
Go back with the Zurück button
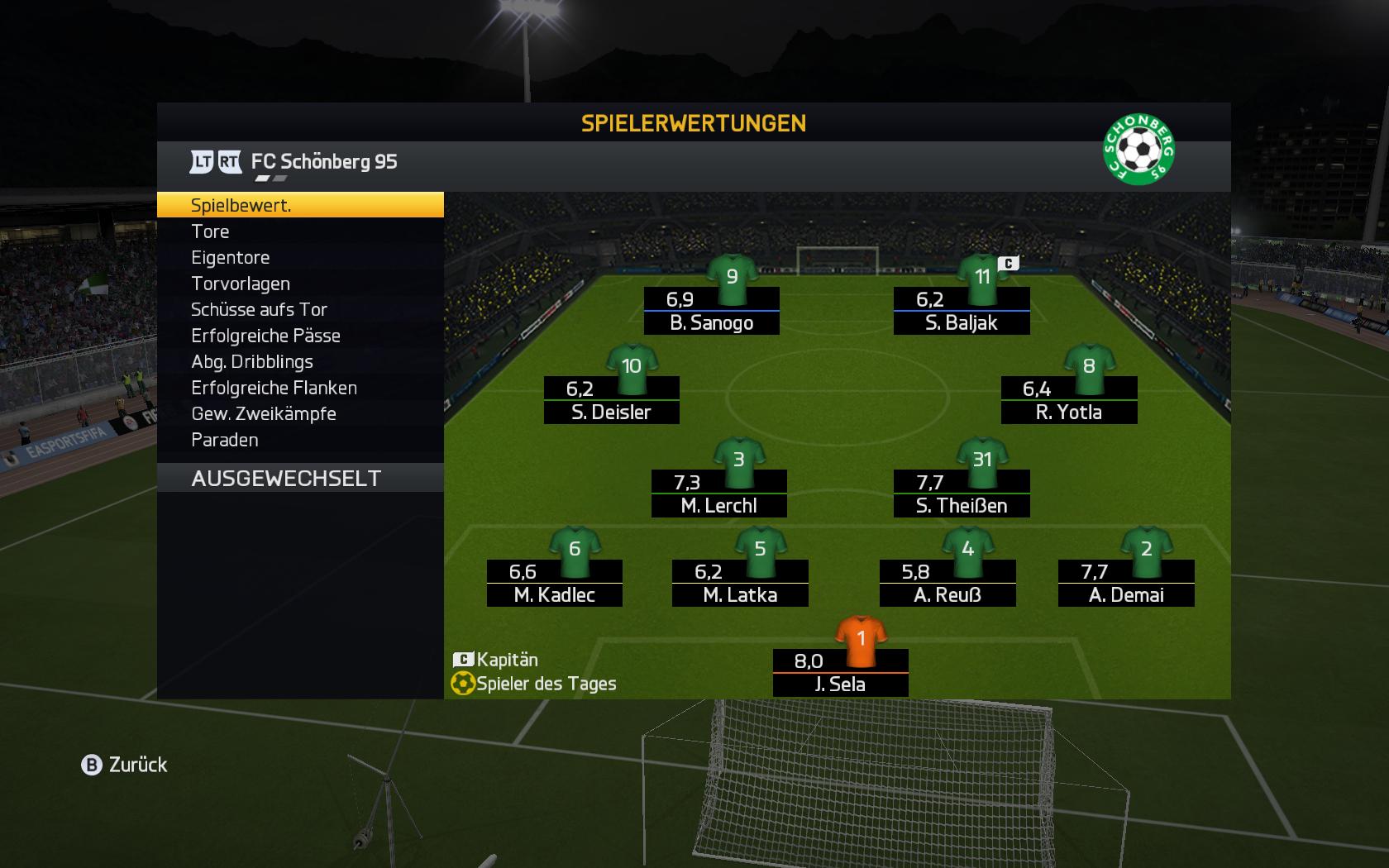click(x=125, y=765)
